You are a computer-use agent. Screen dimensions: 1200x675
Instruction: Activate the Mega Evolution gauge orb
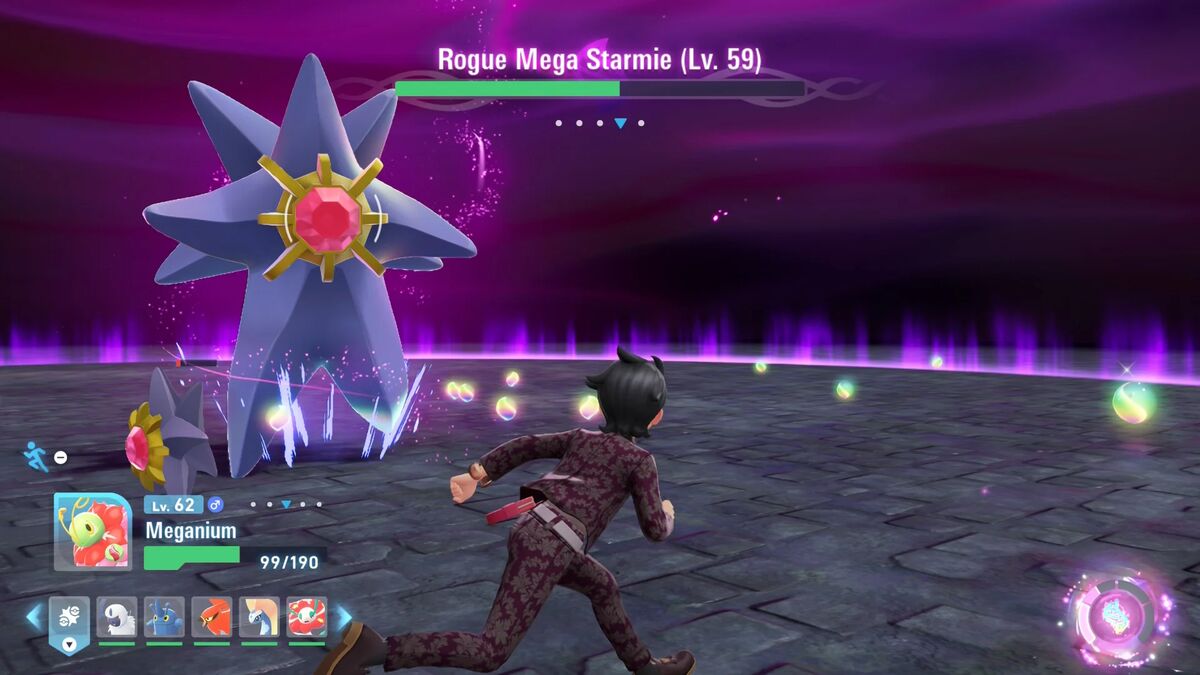point(1119,618)
